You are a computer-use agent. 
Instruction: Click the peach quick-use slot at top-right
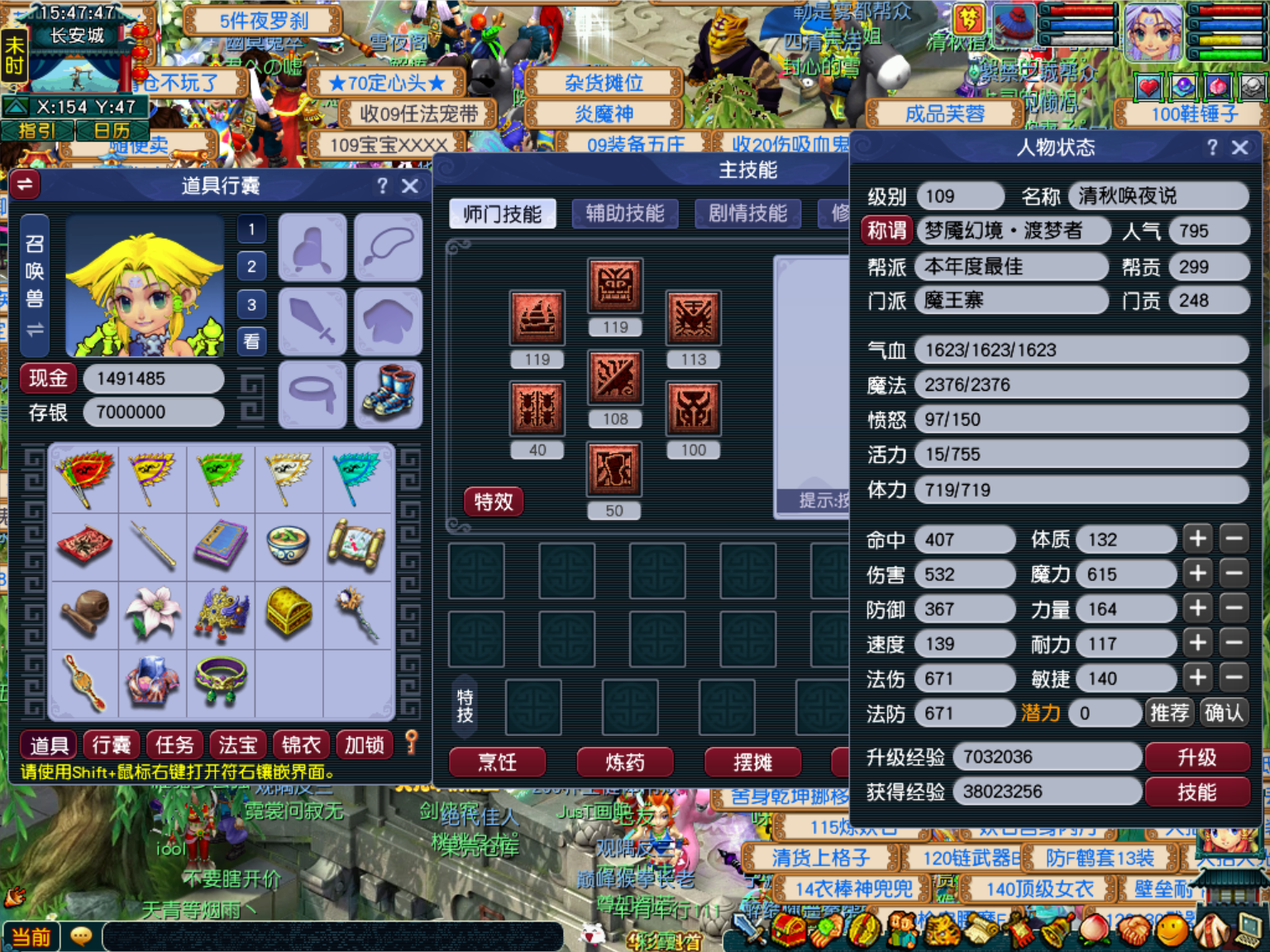tap(1219, 87)
